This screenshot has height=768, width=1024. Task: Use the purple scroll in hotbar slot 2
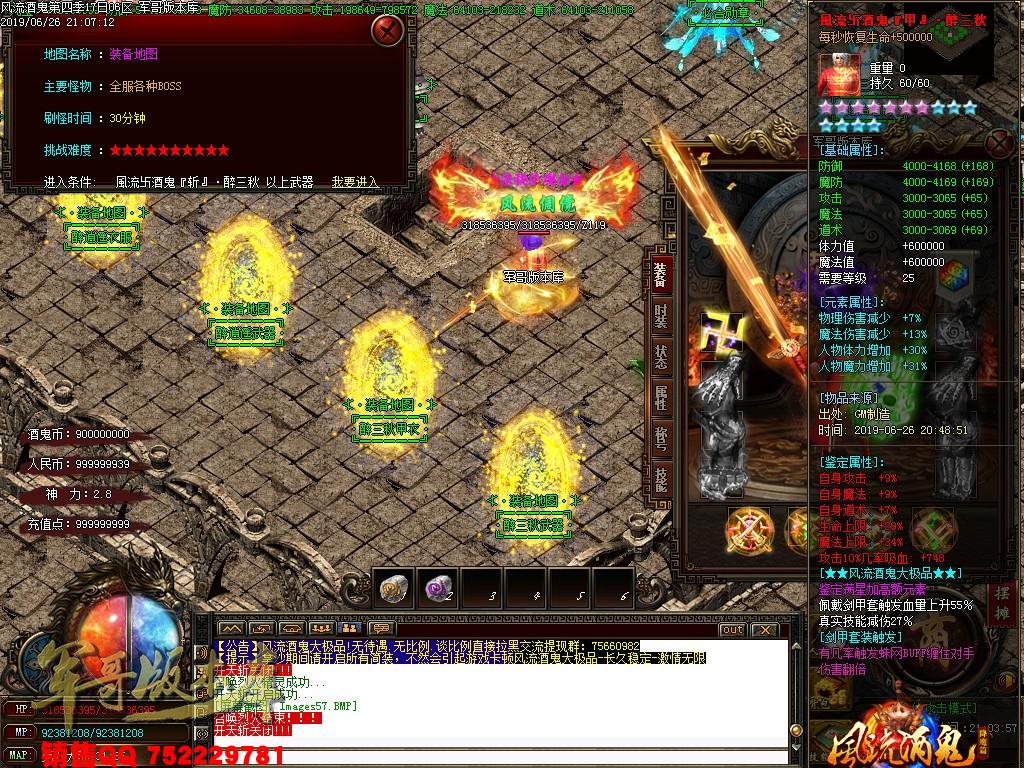(x=437, y=587)
